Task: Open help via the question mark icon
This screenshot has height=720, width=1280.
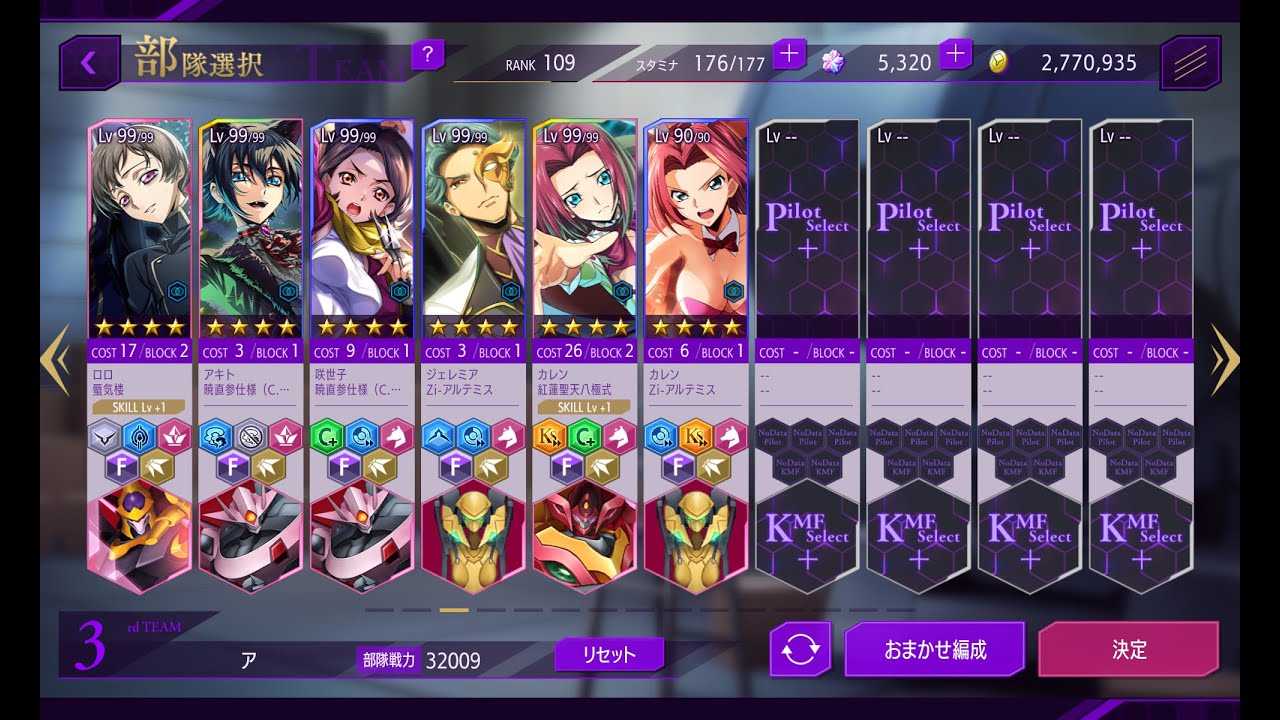Action: pos(429,56)
